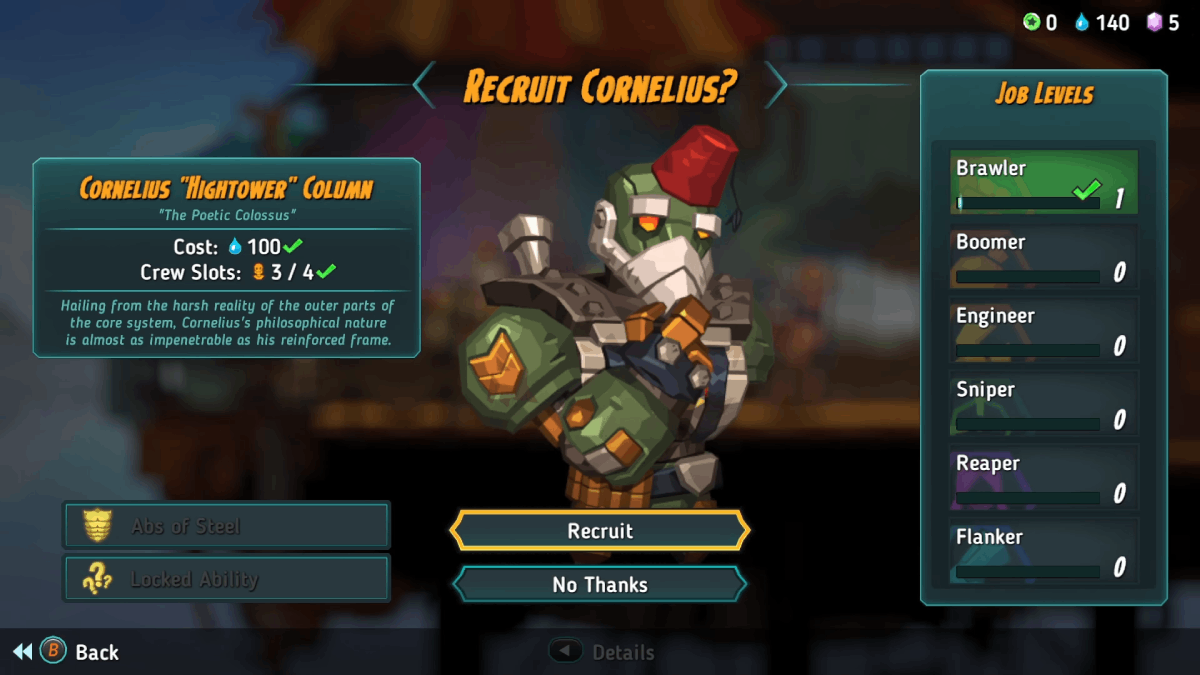Screen dimensions: 1200x675
Task: Highlight the Sniper job row
Action: (1043, 405)
